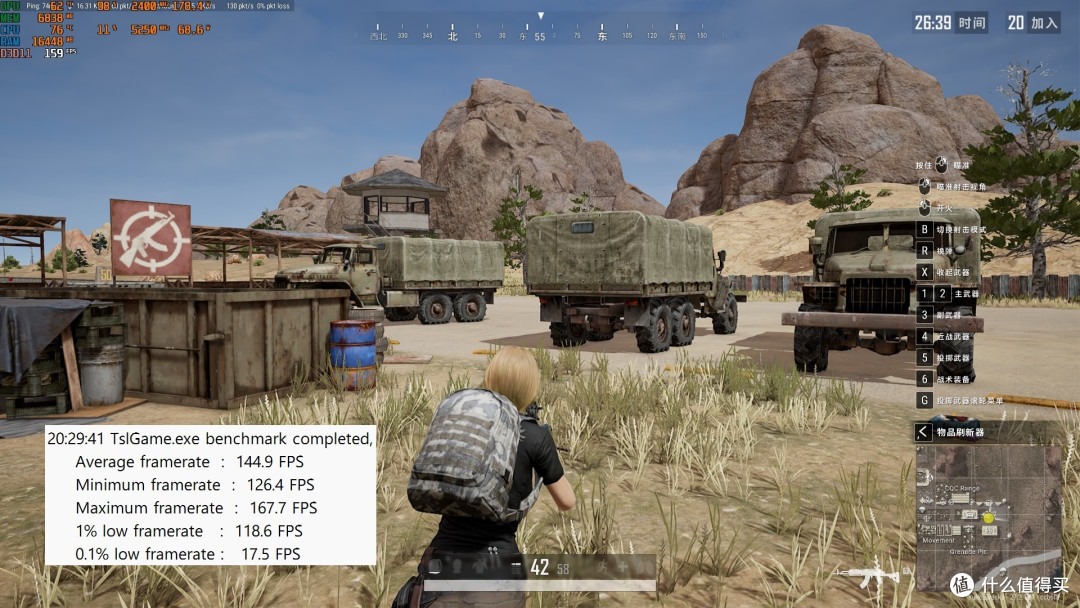Click the compass bar heading marker
This screenshot has width=1080, height=608.
[540, 16]
